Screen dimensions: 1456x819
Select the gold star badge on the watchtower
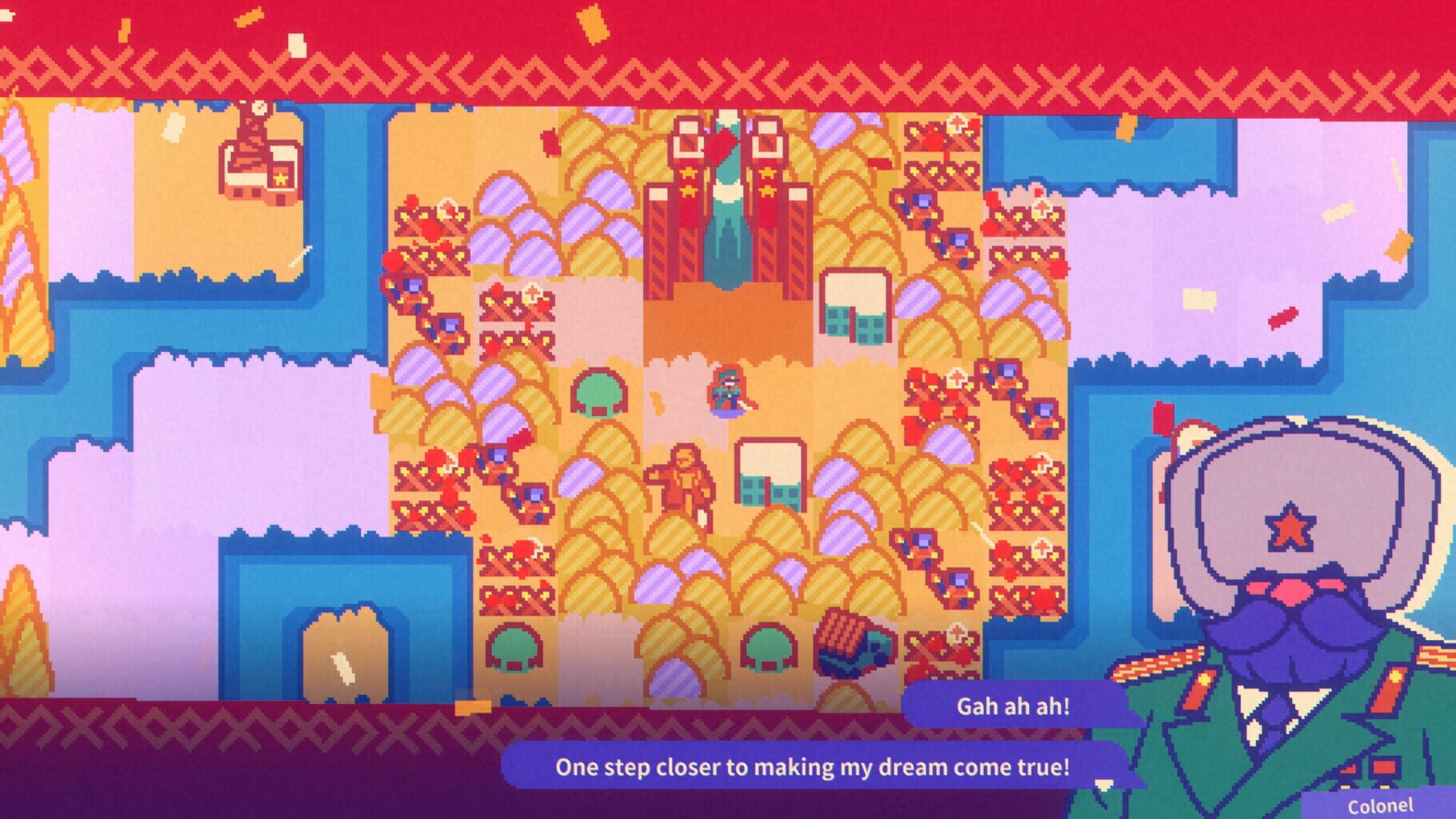click(x=280, y=179)
